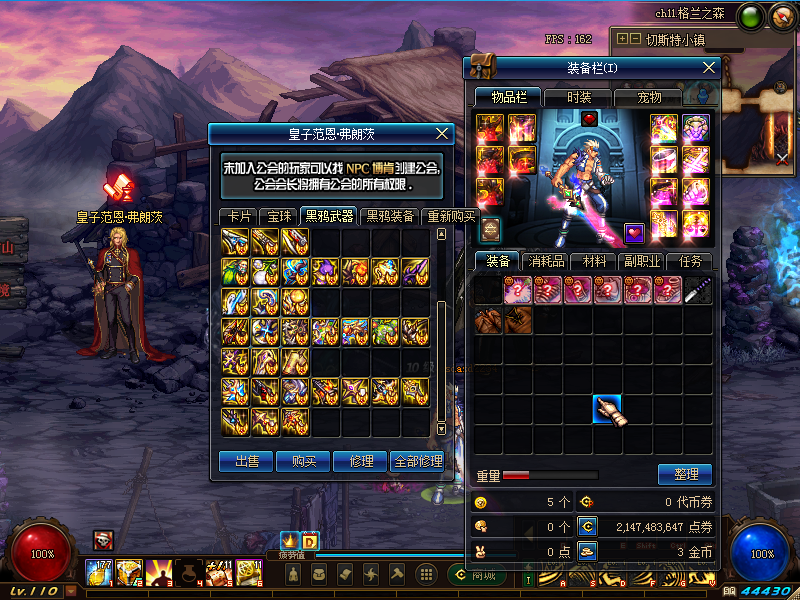The width and height of the screenshot is (800, 600).
Task: Close the 皇子范恩·弗朗茨 shop window
Action: coord(443,133)
